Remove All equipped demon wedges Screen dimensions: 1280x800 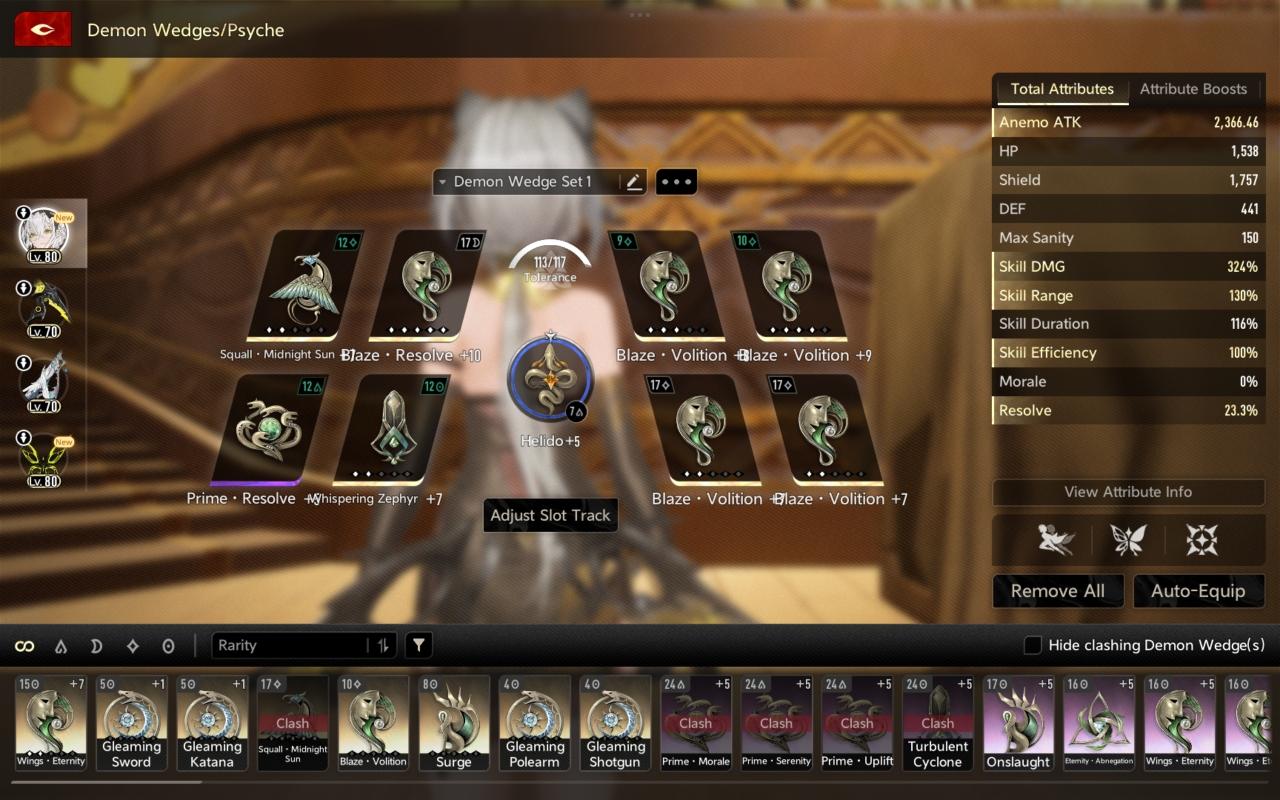[1057, 591]
